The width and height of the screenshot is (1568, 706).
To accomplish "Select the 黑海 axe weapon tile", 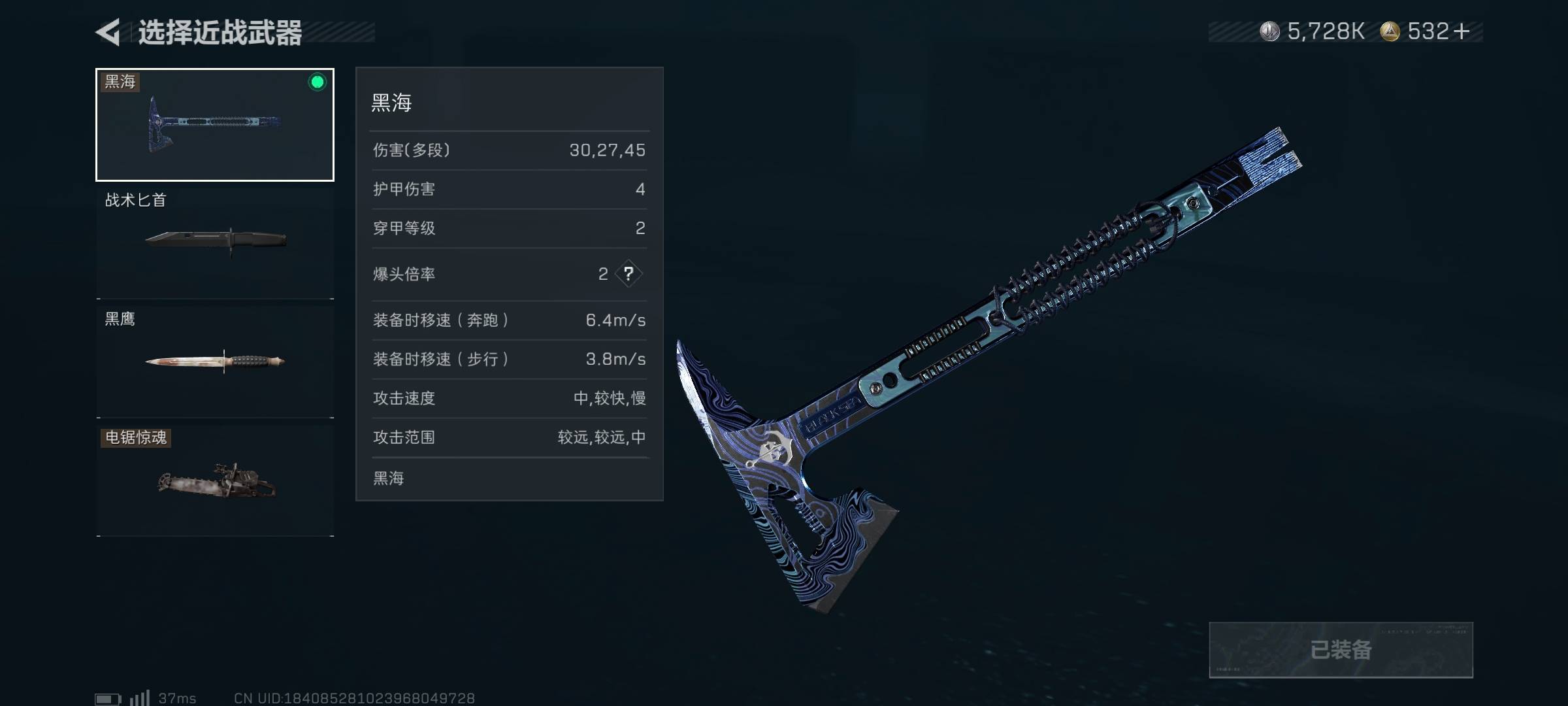I will click(x=215, y=124).
